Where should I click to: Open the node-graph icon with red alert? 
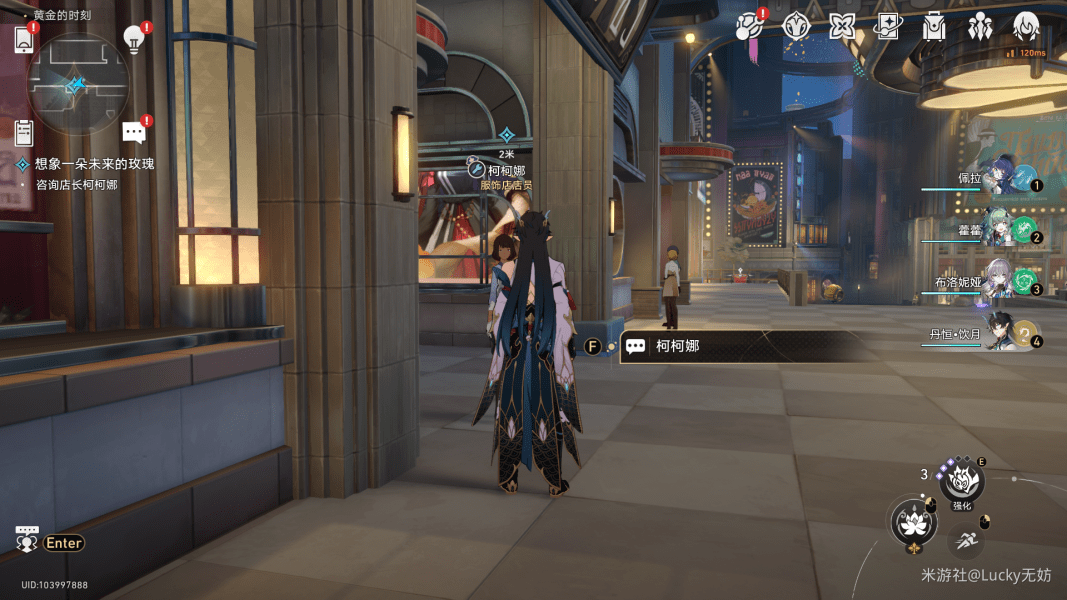tap(749, 26)
